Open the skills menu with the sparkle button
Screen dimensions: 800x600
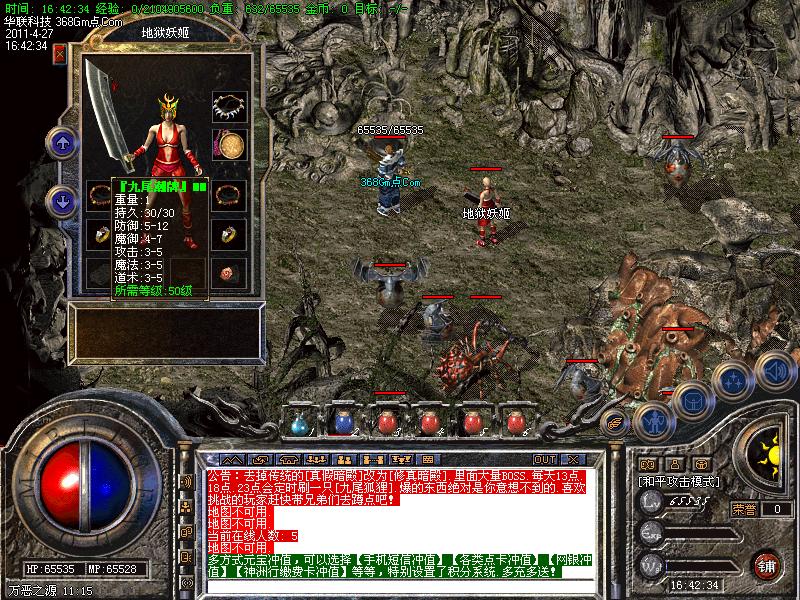pos(734,381)
